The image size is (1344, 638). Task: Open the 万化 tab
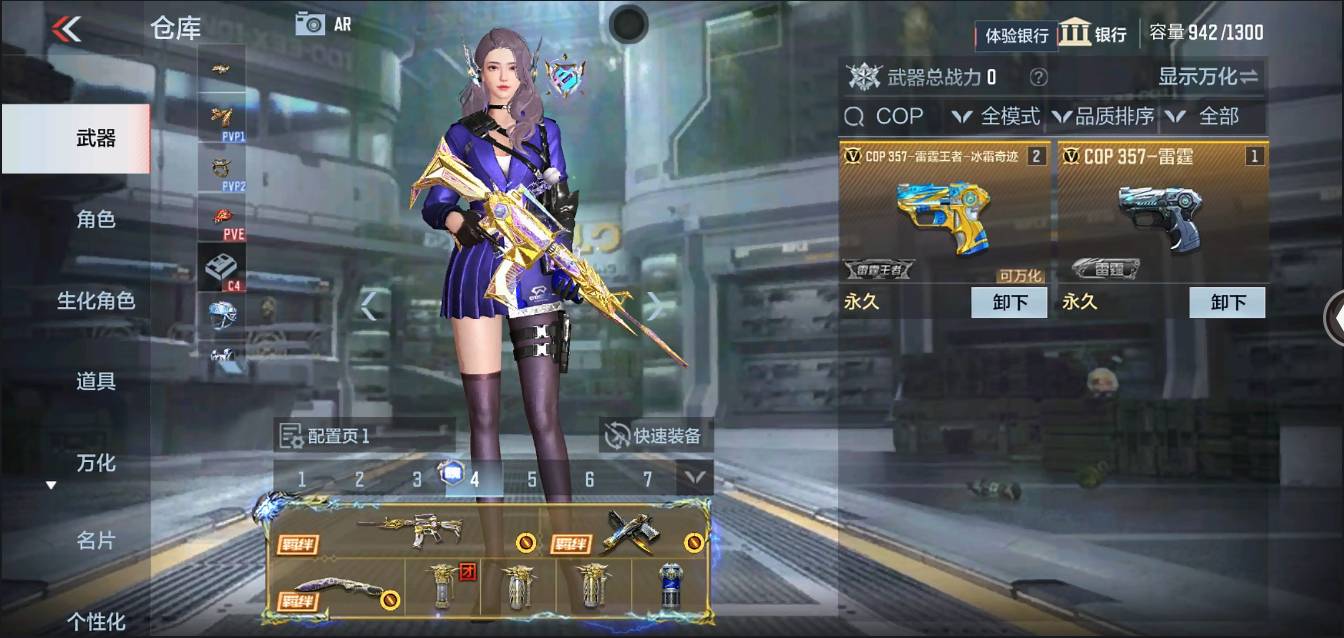pyautogui.click(x=96, y=463)
